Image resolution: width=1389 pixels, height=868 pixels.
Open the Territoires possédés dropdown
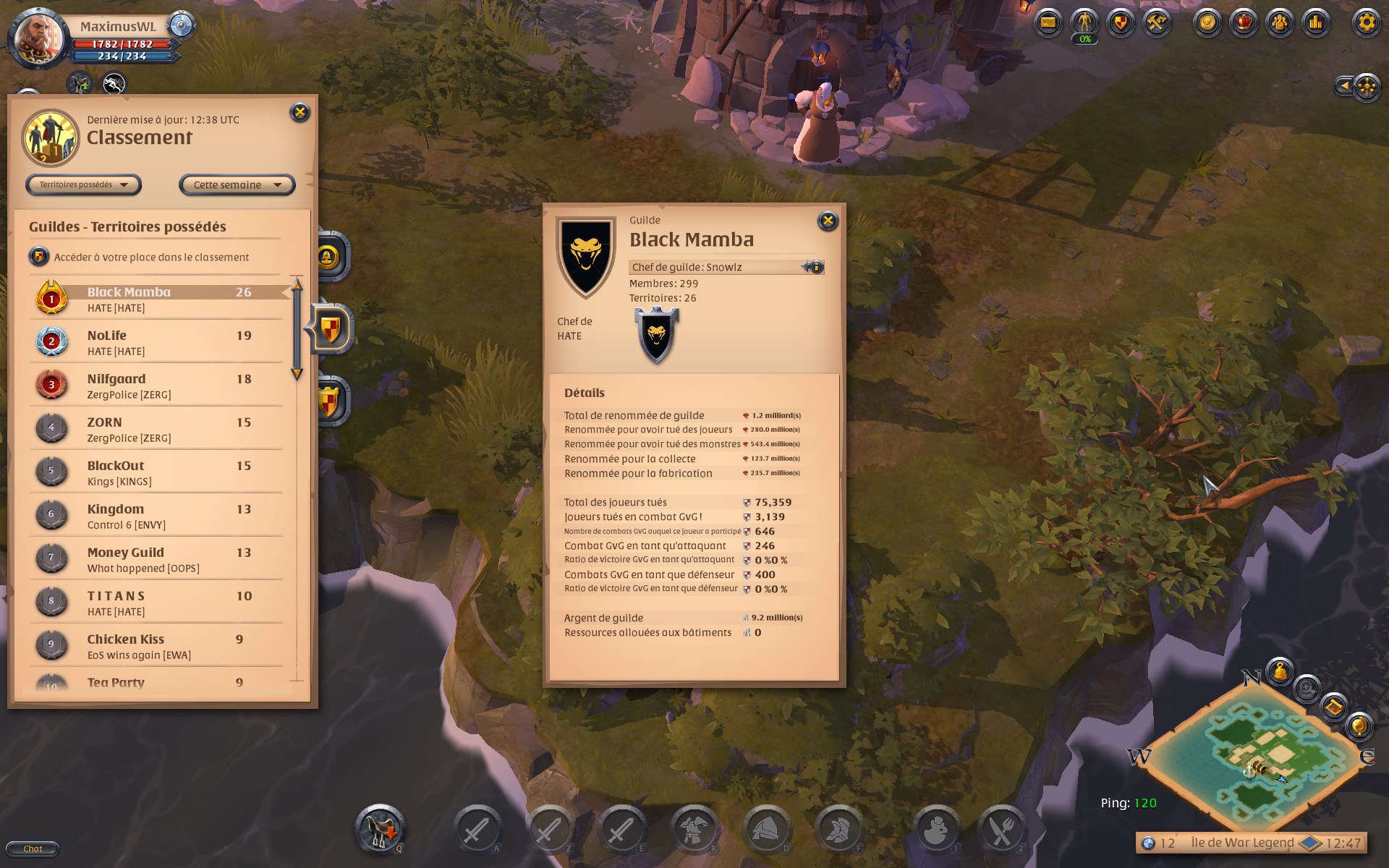click(83, 185)
